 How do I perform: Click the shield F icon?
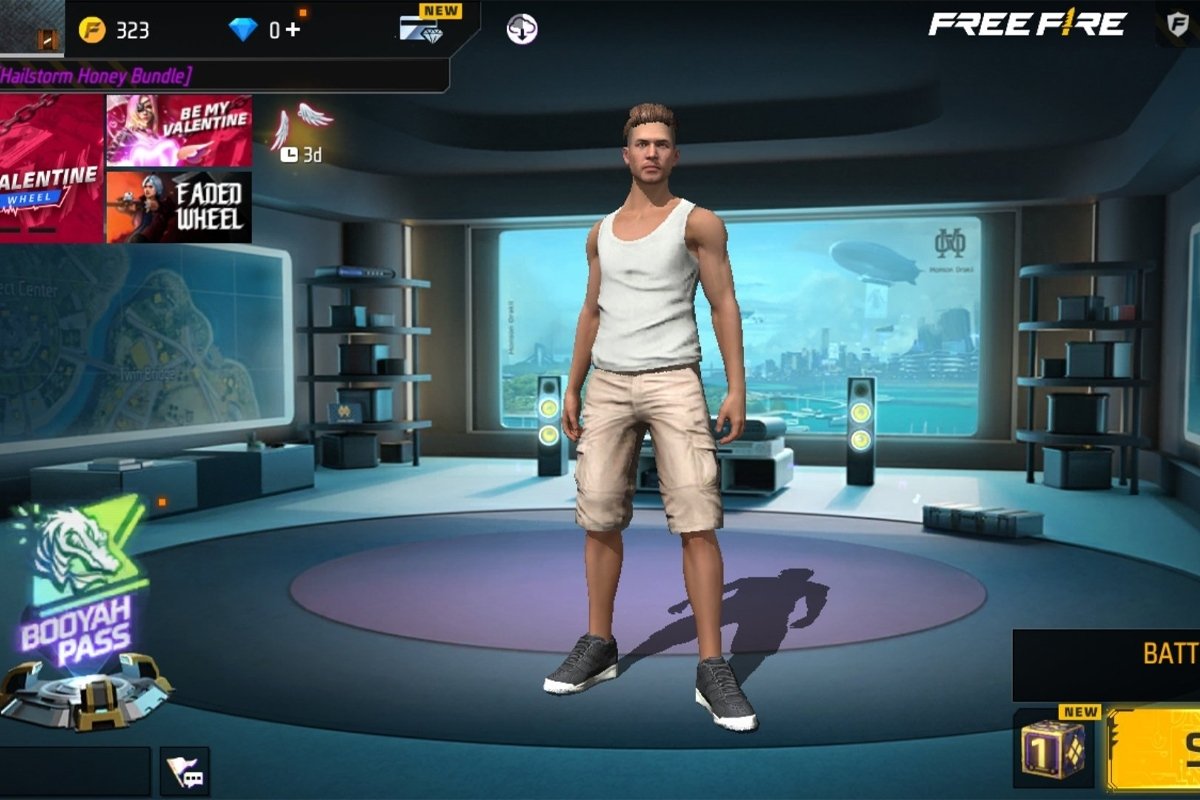[1178, 23]
